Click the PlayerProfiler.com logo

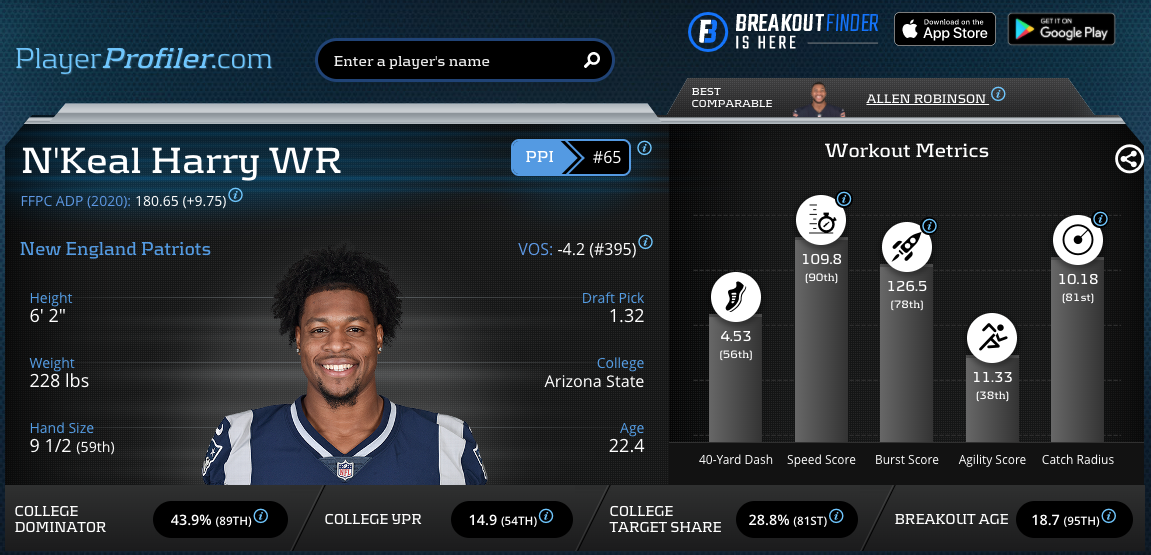point(144,59)
